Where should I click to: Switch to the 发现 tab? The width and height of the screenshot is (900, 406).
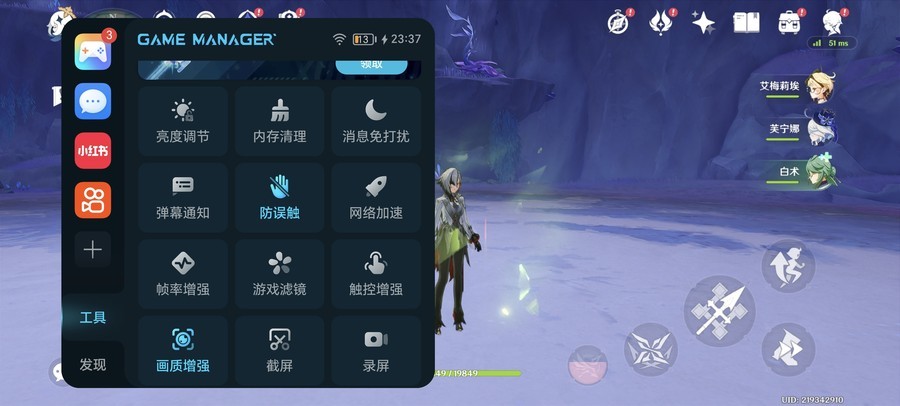[93, 364]
